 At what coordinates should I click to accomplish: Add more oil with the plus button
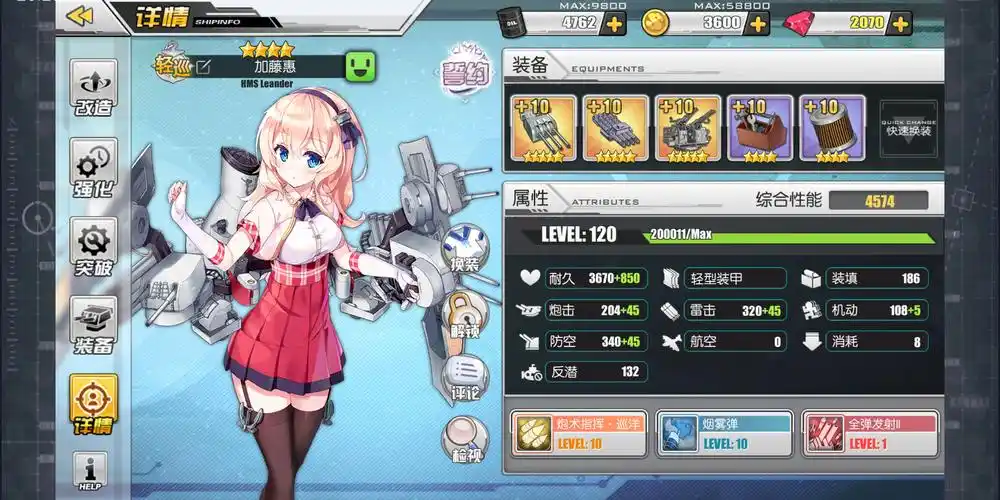[x=613, y=23]
